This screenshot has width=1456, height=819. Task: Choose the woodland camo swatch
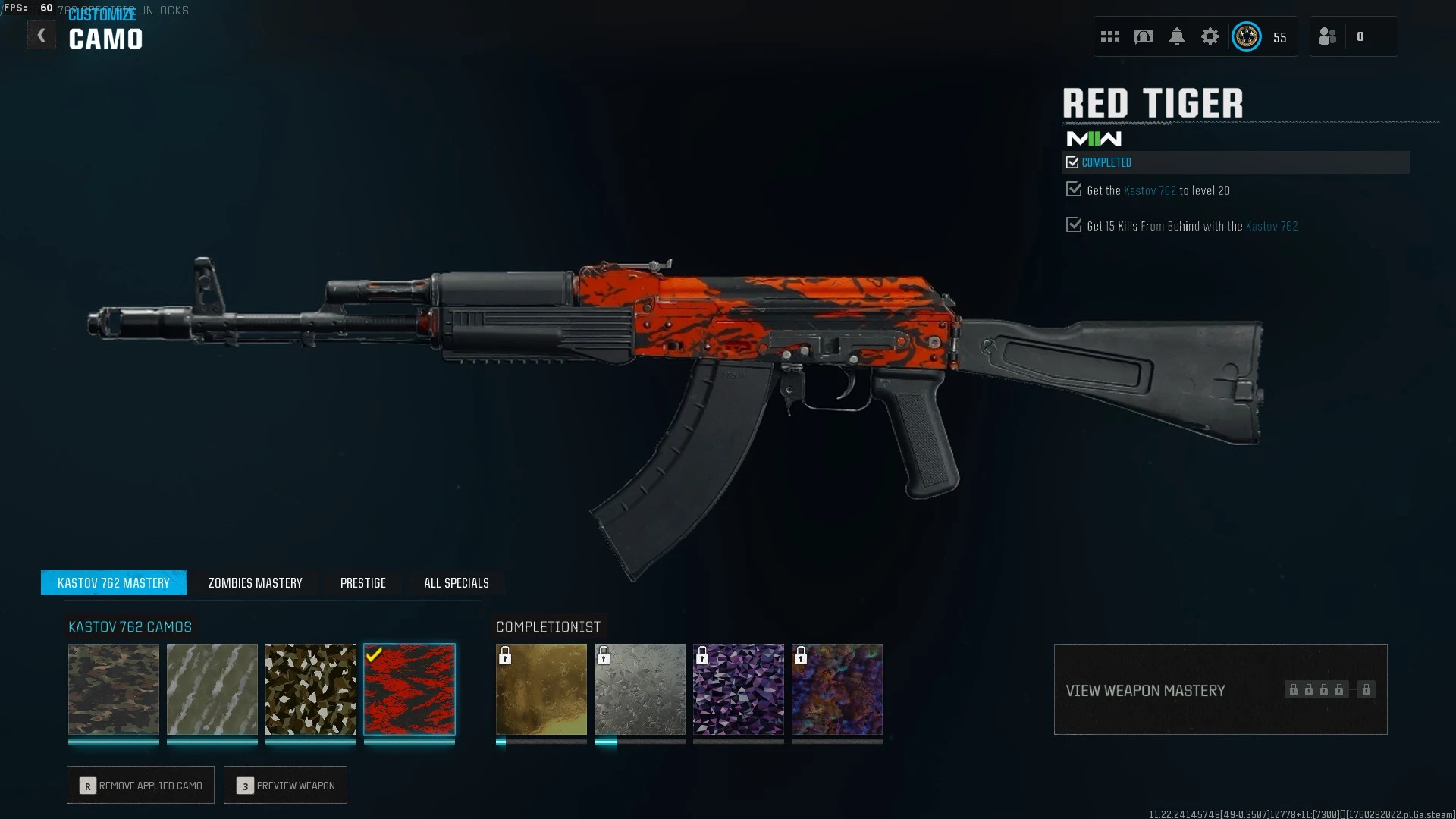114,689
